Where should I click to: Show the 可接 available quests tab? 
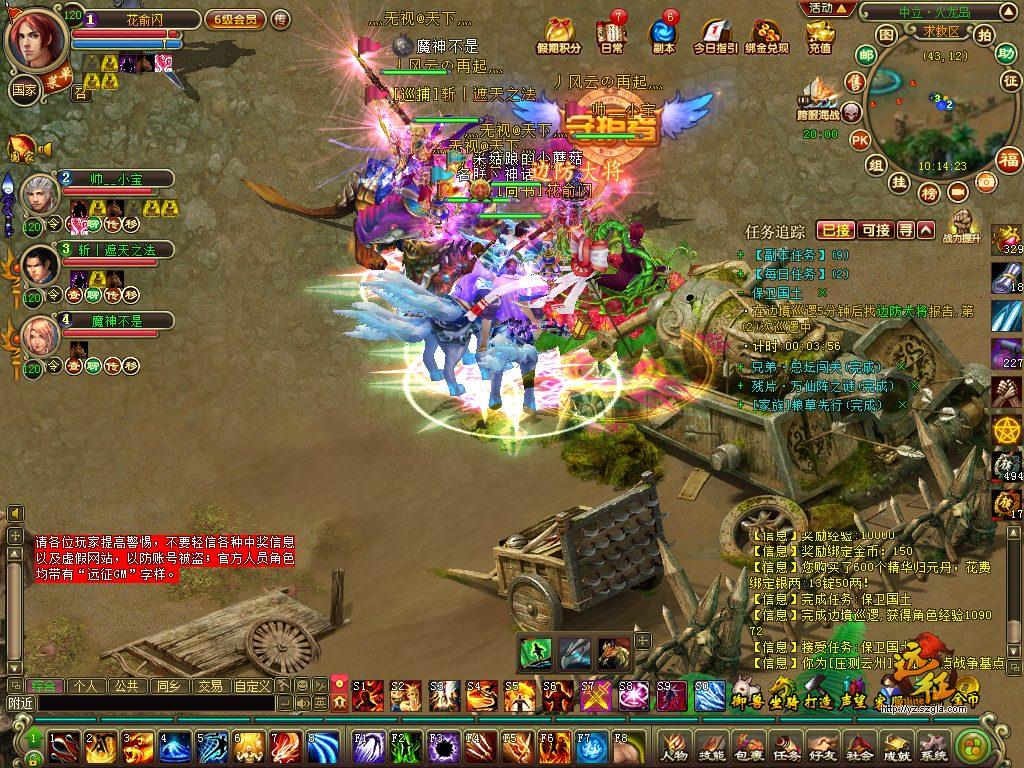pos(875,230)
